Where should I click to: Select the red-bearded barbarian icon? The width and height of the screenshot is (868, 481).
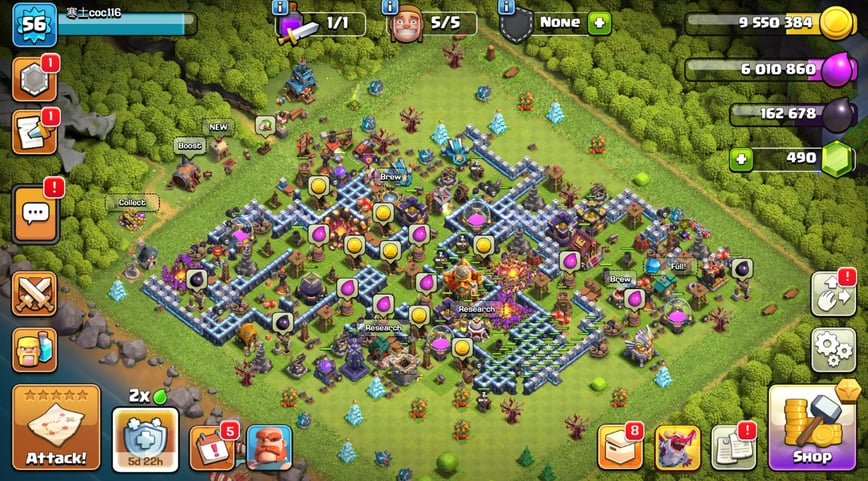coord(268,447)
